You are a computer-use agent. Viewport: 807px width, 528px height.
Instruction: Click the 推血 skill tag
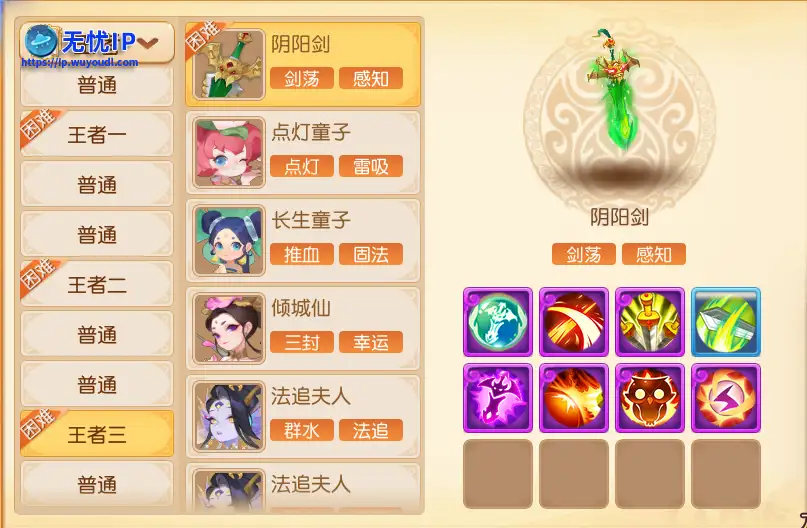302,254
